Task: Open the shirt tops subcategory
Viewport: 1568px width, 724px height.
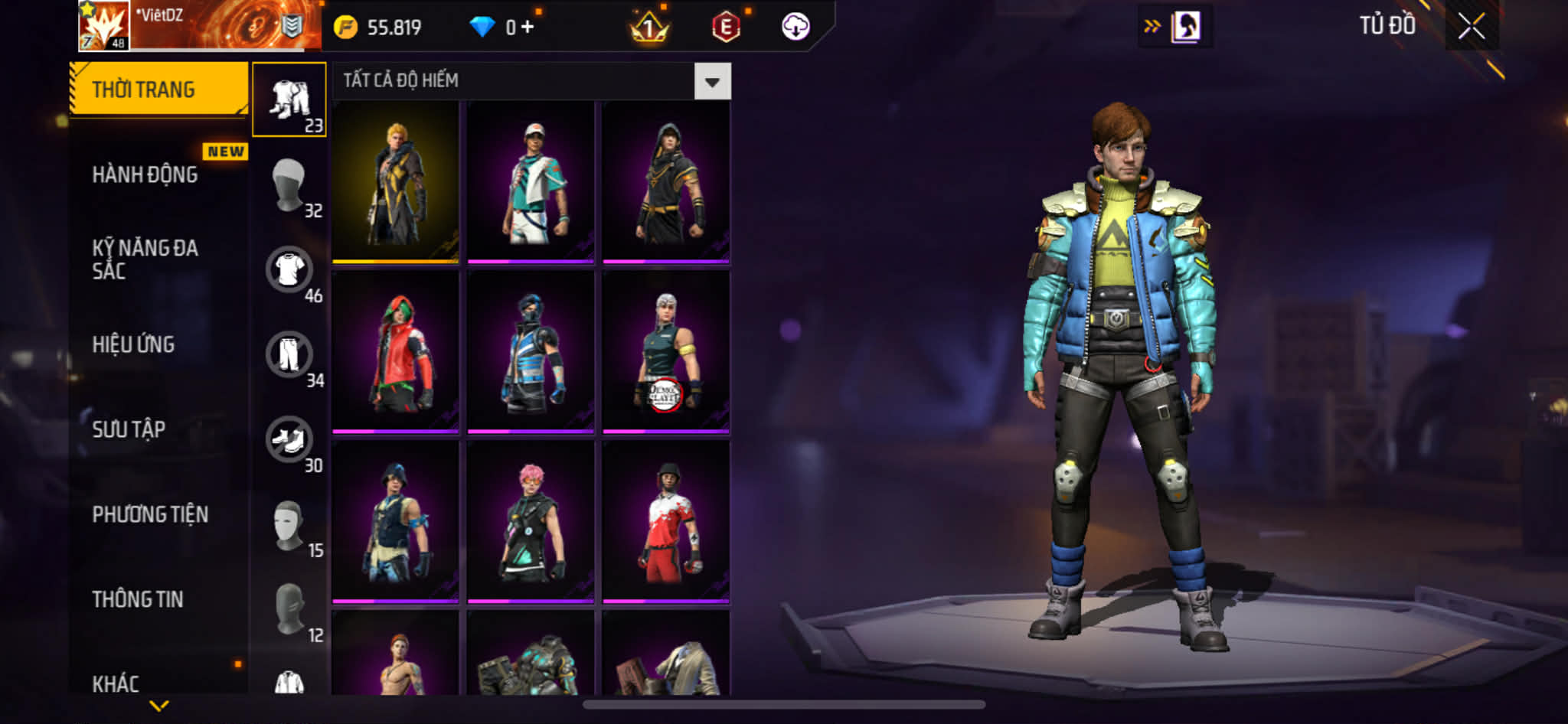Action: coord(289,269)
